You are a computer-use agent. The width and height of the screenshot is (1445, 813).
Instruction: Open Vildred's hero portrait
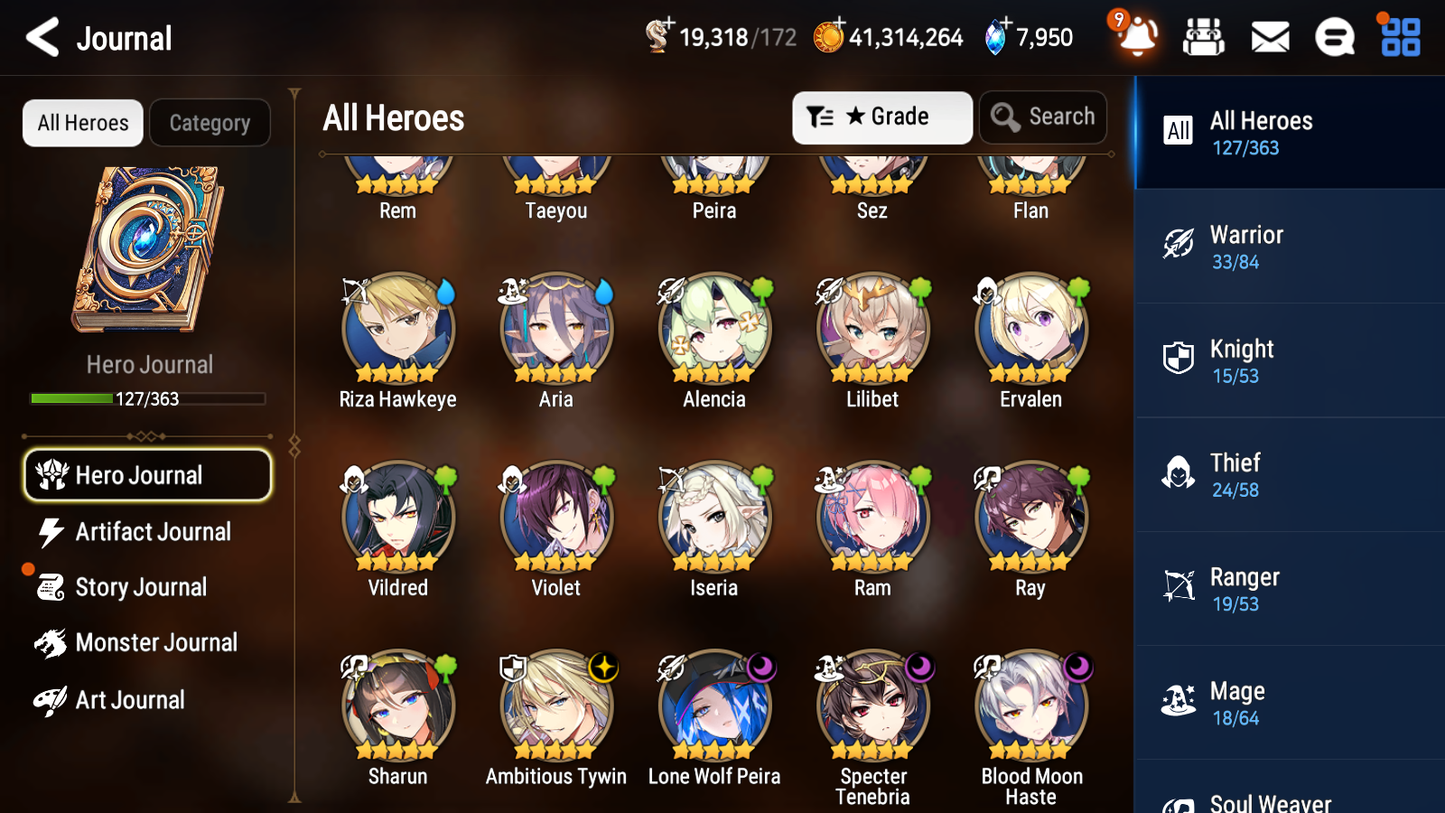pos(397,516)
